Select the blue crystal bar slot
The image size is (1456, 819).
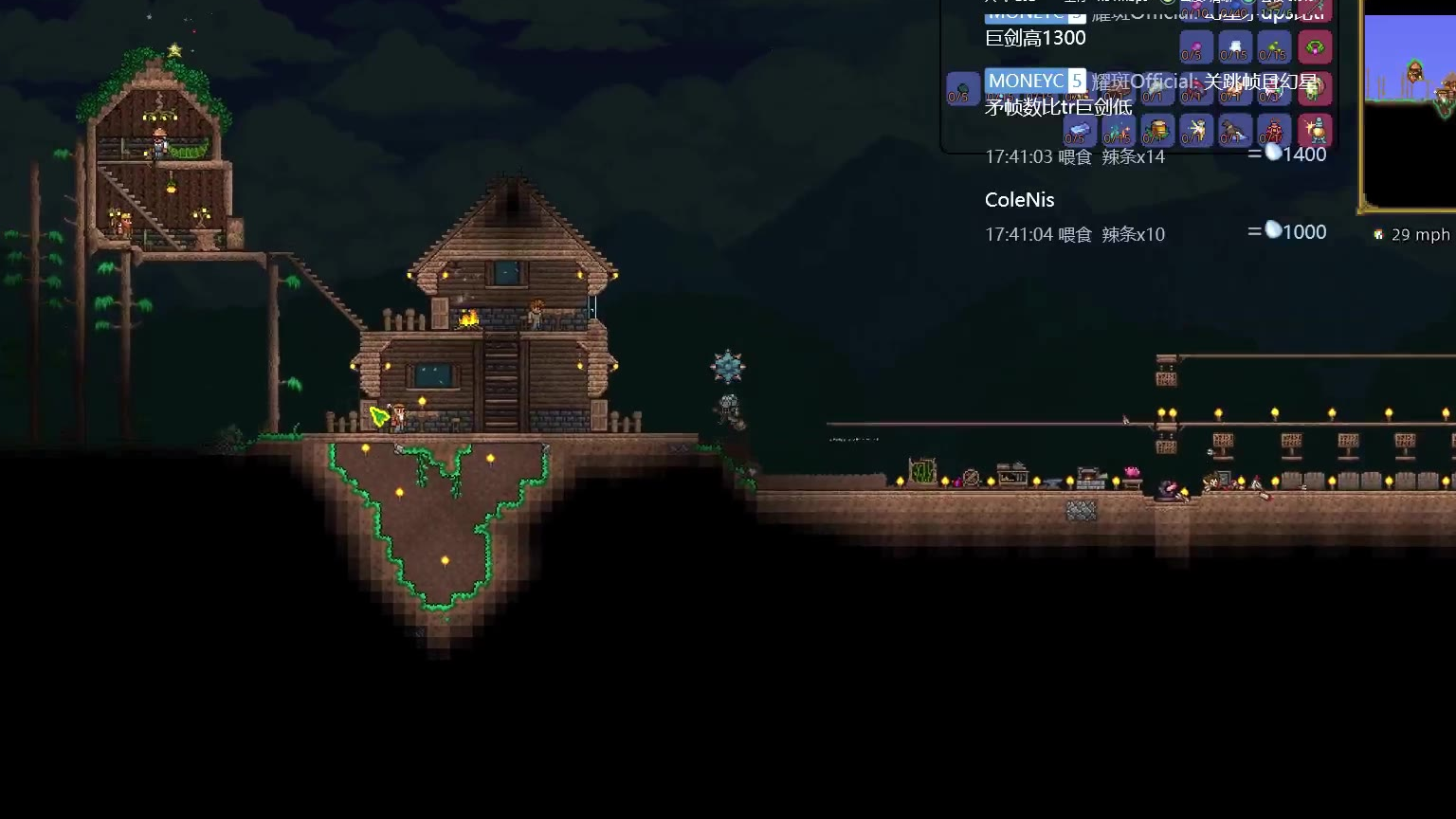1078,130
